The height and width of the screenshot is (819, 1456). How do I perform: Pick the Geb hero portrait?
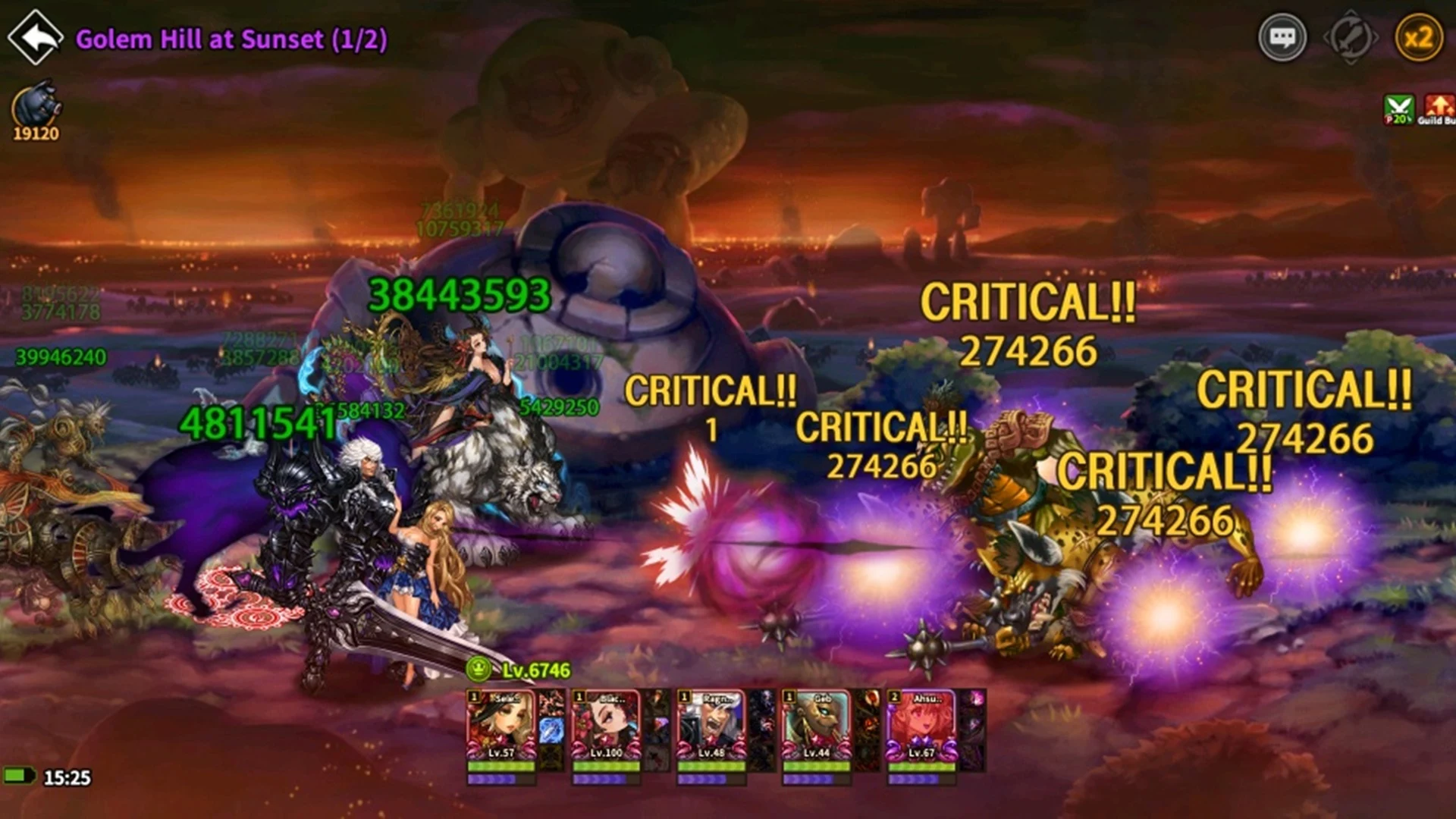817,726
